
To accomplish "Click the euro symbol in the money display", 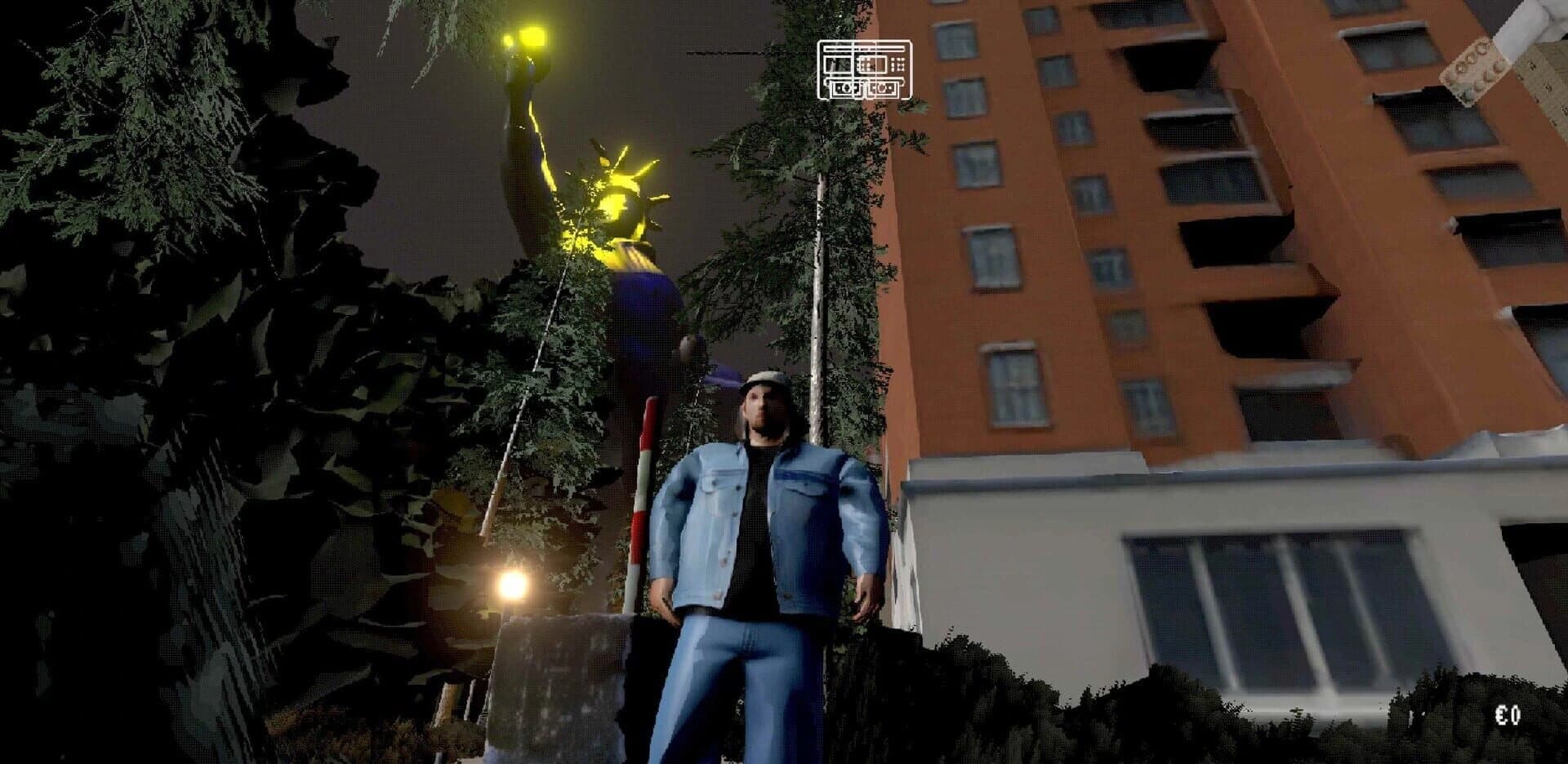I will pyautogui.click(x=1501, y=715).
